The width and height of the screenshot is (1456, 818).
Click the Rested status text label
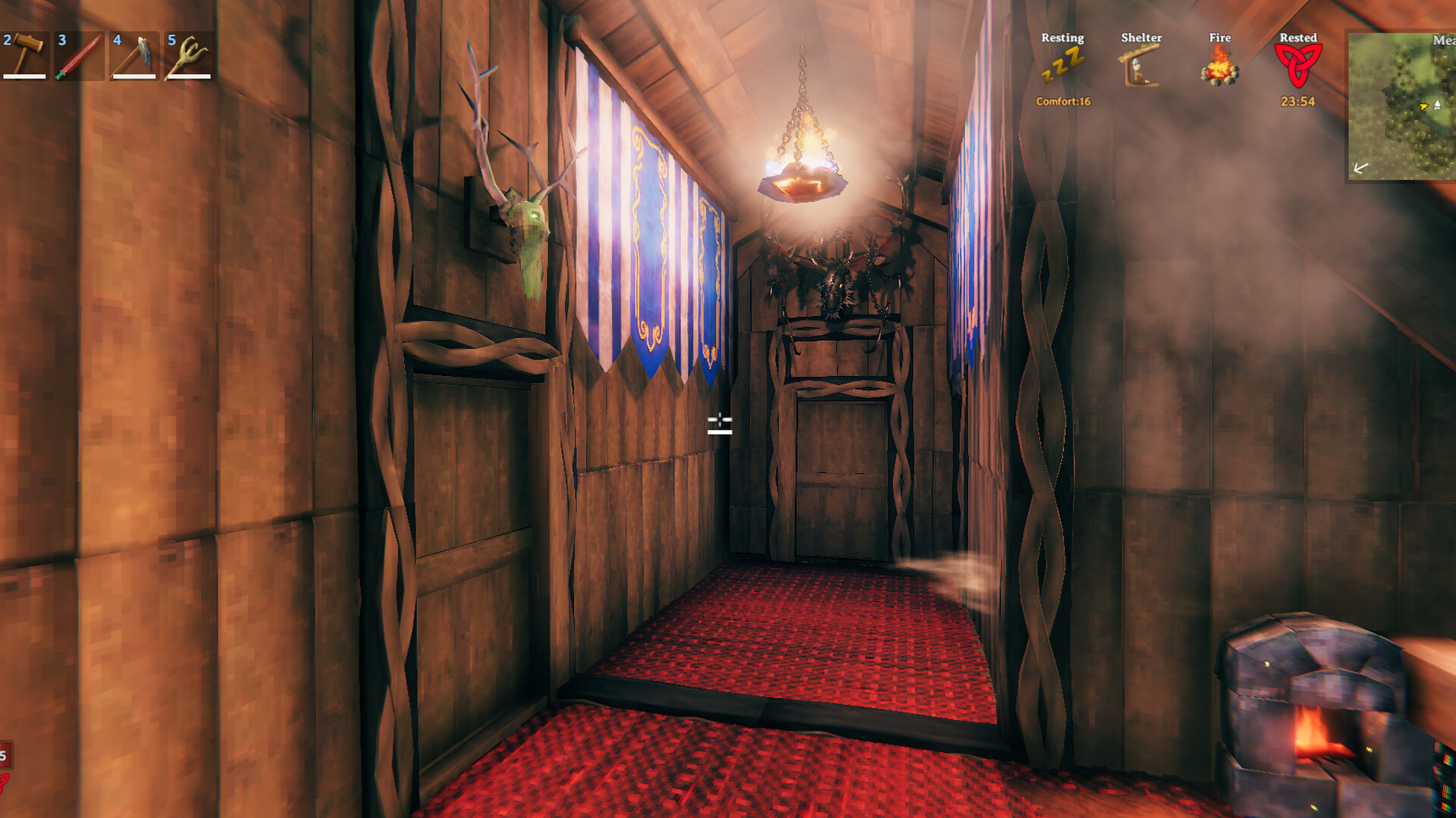[x=1298, y=36]
